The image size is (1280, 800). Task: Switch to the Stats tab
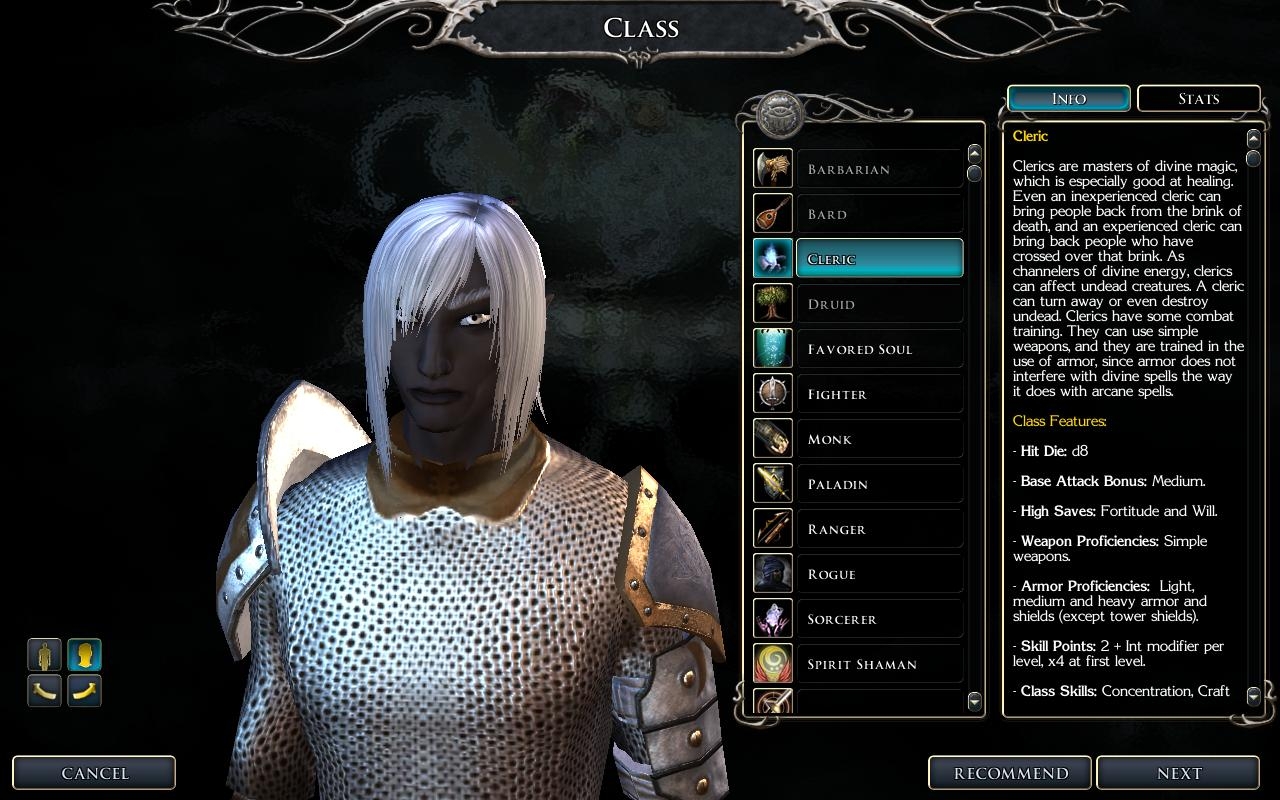1198,99
